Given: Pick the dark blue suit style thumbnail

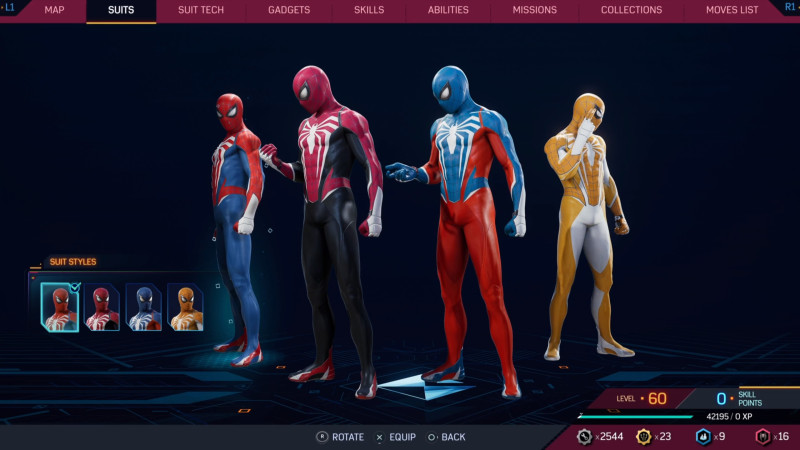Looking at the screenshot, I should click(x=144, y=306).
